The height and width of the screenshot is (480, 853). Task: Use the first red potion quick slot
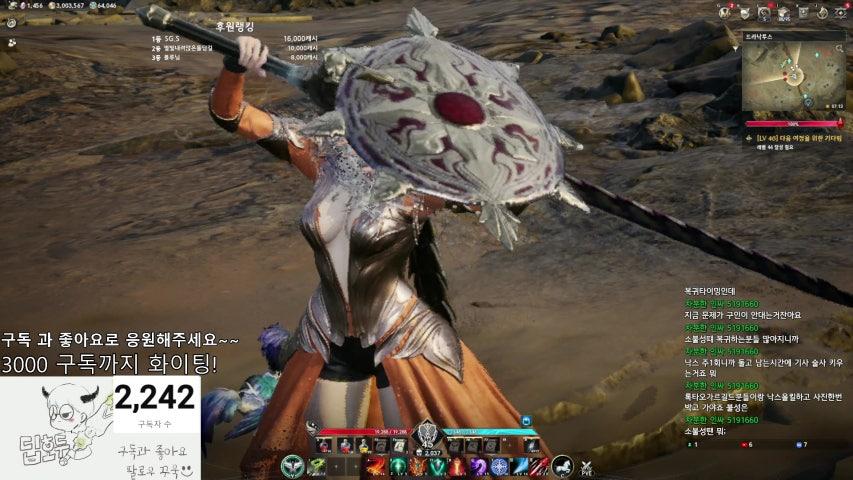coord(325,443)
